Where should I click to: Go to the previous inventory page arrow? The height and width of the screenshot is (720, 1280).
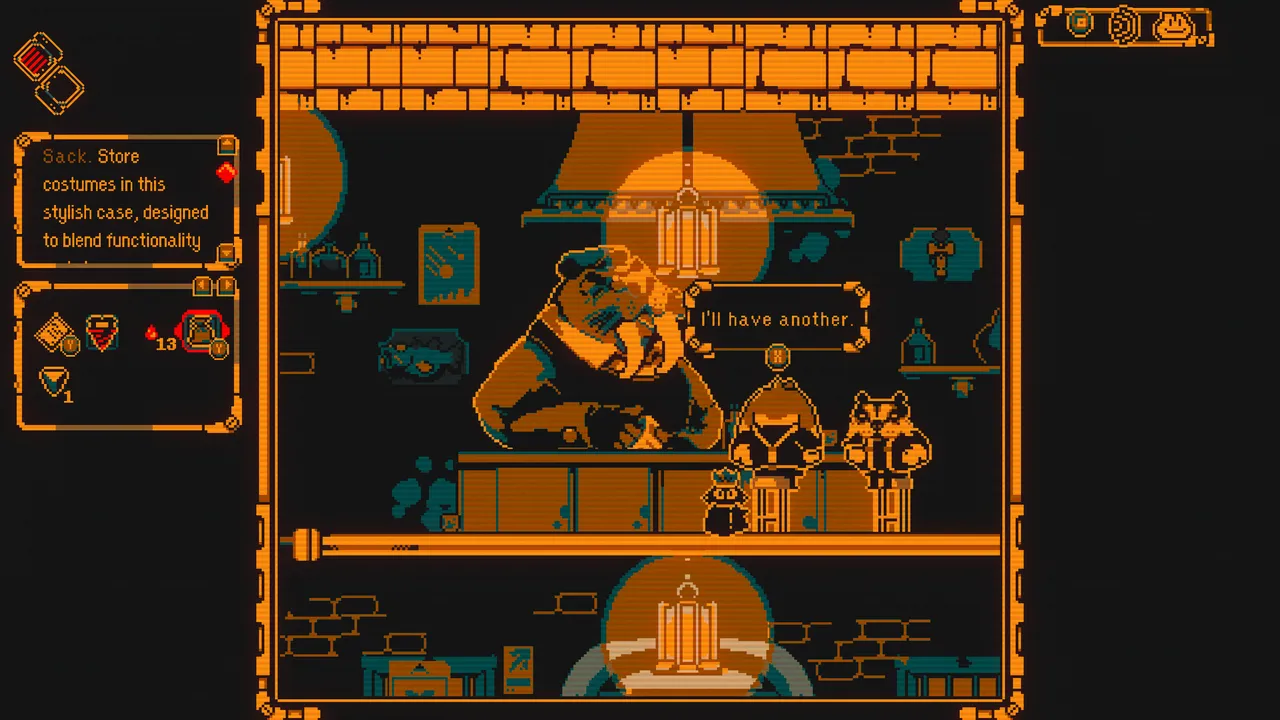(203, 286)
